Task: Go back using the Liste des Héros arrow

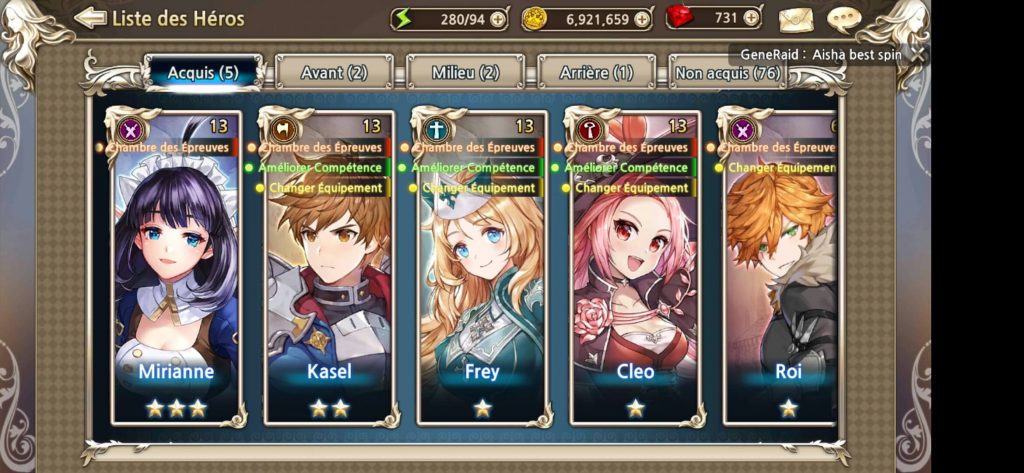Action: [90, 18]
